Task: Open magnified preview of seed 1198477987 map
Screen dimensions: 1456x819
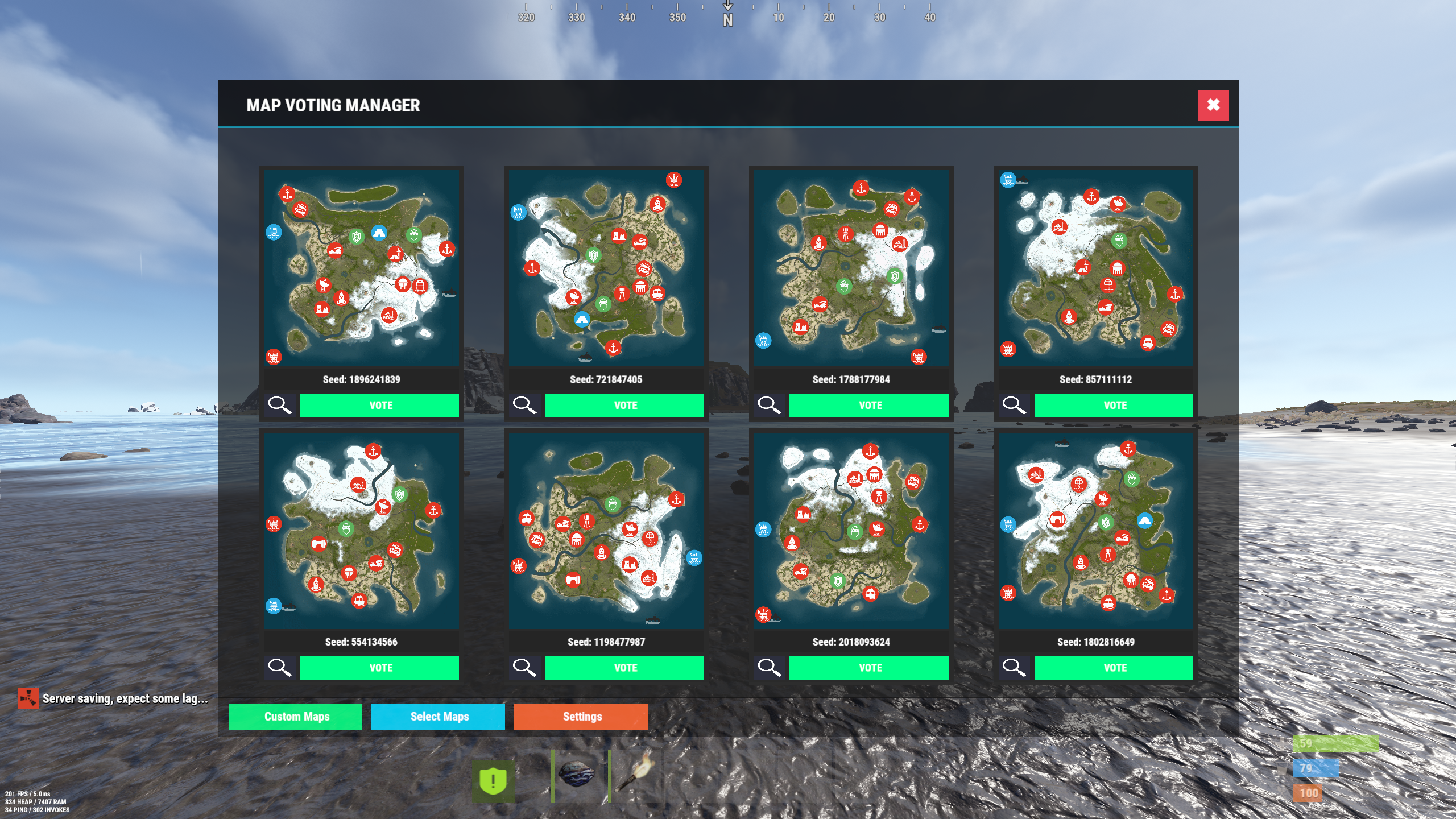Action: click(525, 667)
